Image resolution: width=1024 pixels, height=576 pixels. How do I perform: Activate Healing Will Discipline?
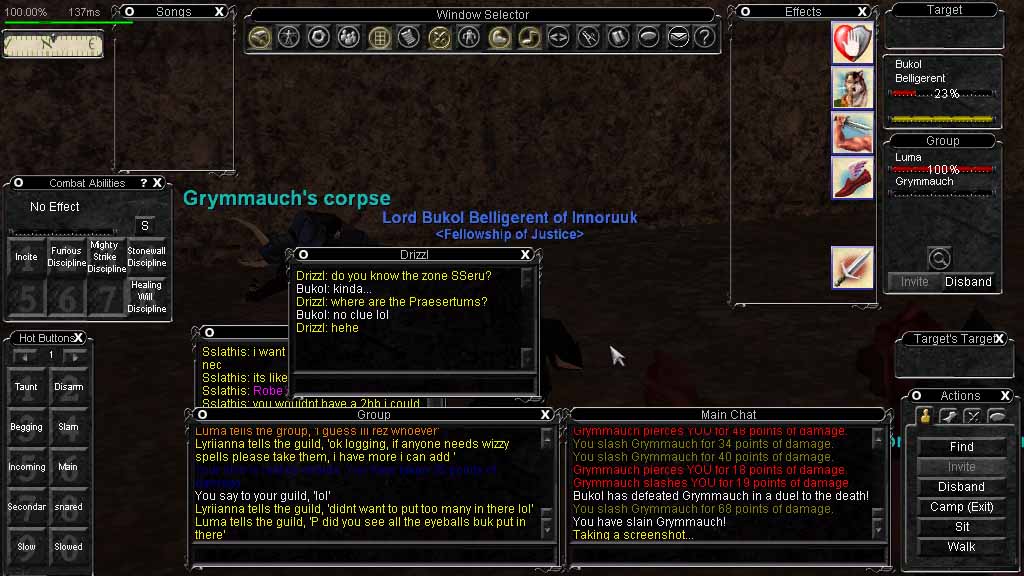coord(146,297)
